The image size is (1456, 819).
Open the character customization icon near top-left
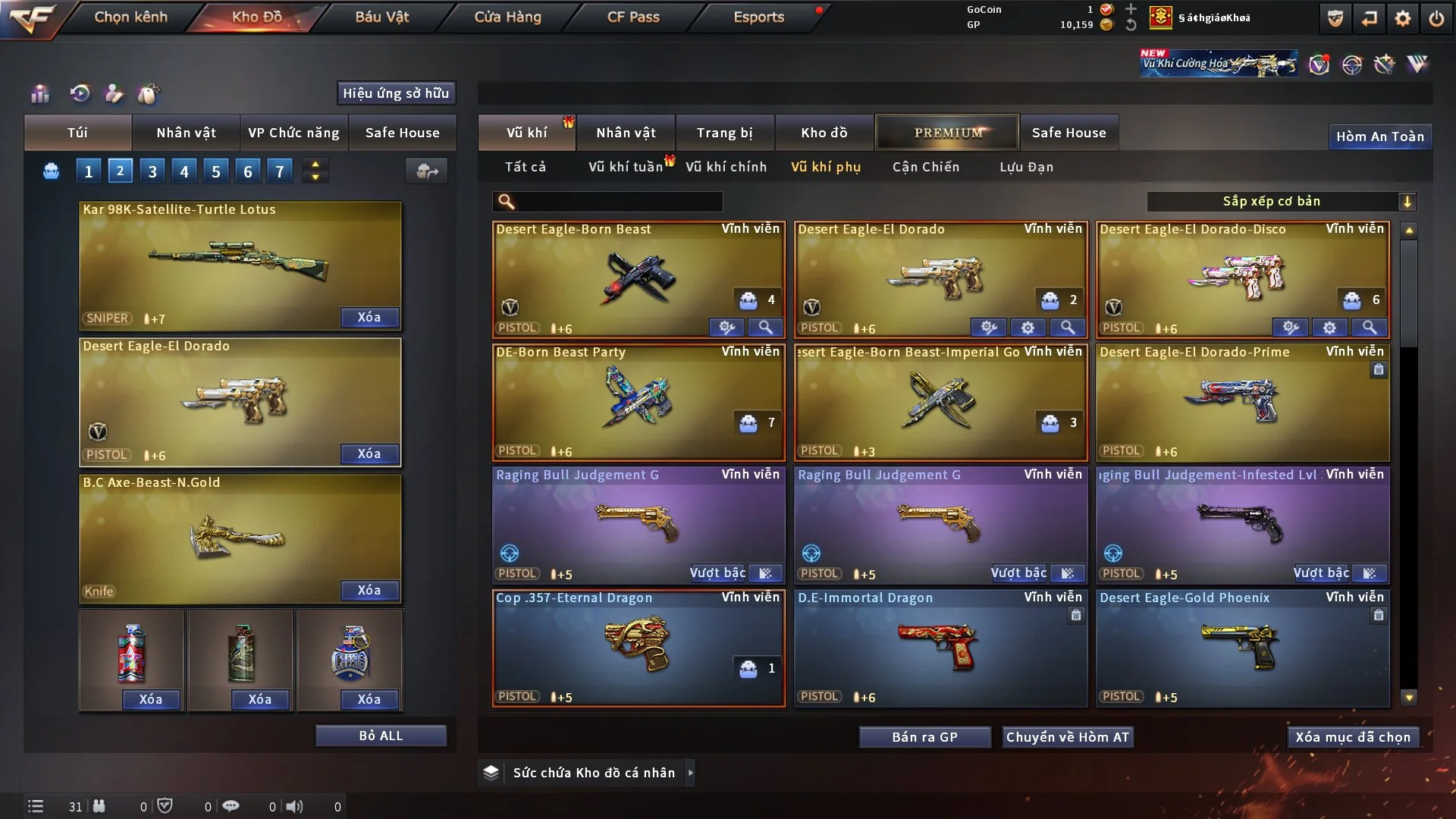point(114,94)
